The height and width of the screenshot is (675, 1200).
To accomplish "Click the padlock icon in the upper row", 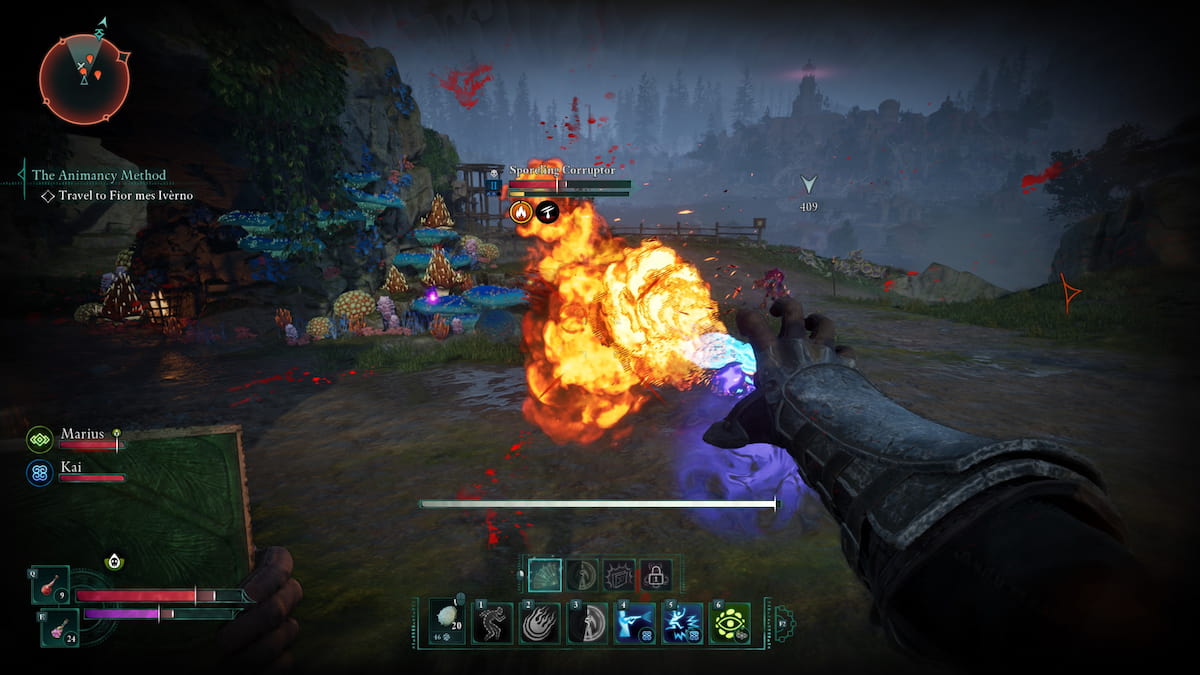I will tap(655, 575).
